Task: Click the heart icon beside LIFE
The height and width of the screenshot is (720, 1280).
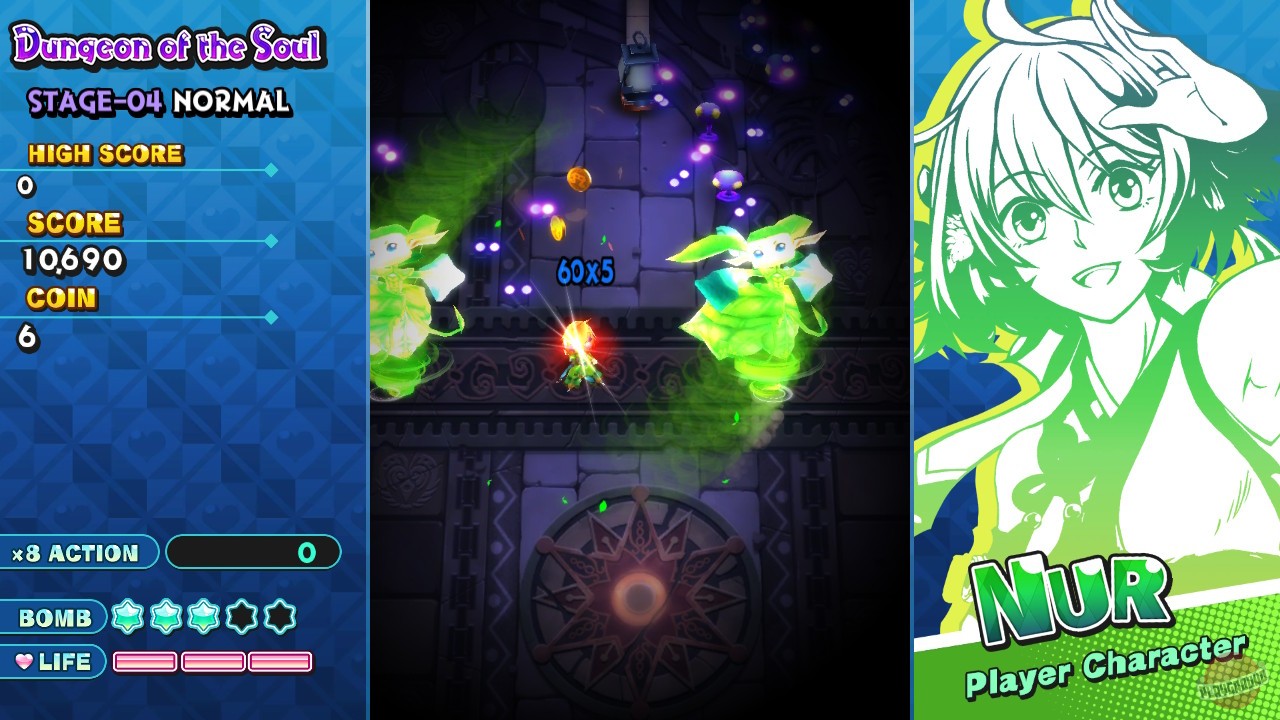Action: tap(27, 661)
